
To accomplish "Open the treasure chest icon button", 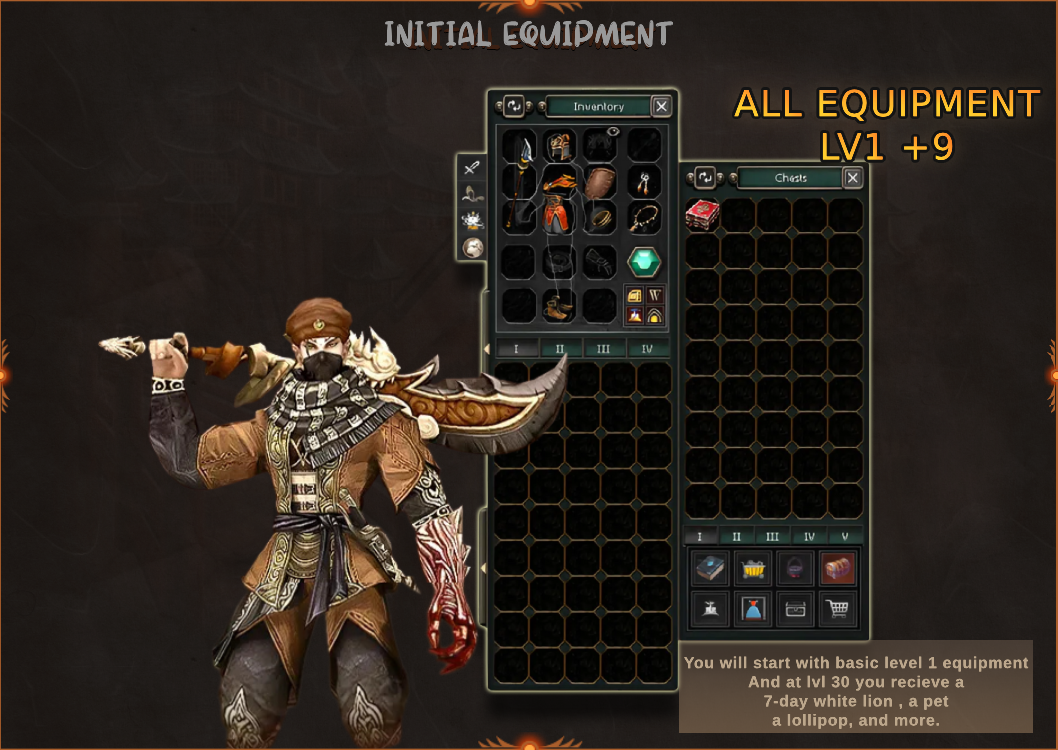I will tap(837, 569).
